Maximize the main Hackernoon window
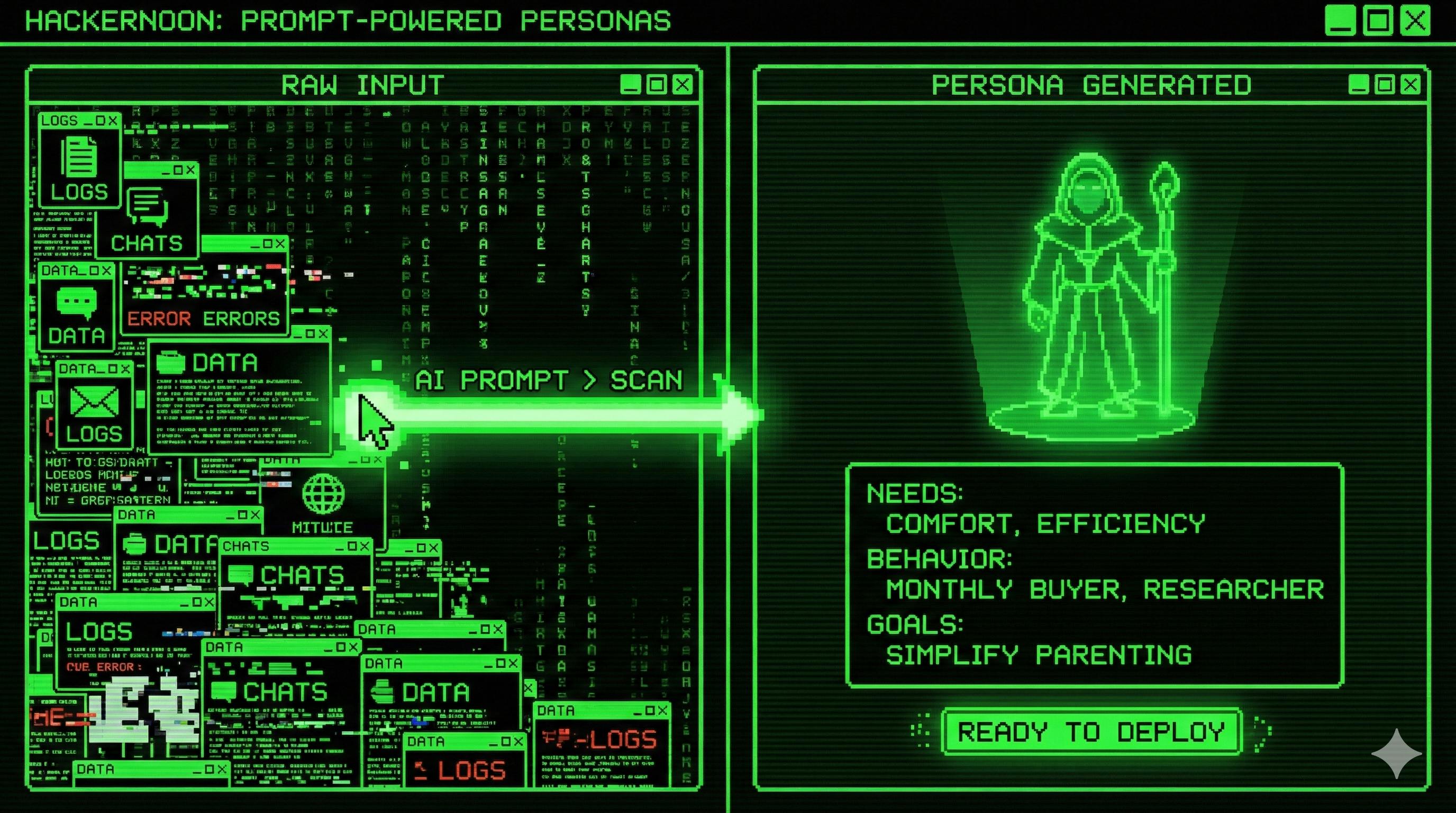This screenshot has height=813, width=1456. pyautogui.click(x=1378, y=22)
